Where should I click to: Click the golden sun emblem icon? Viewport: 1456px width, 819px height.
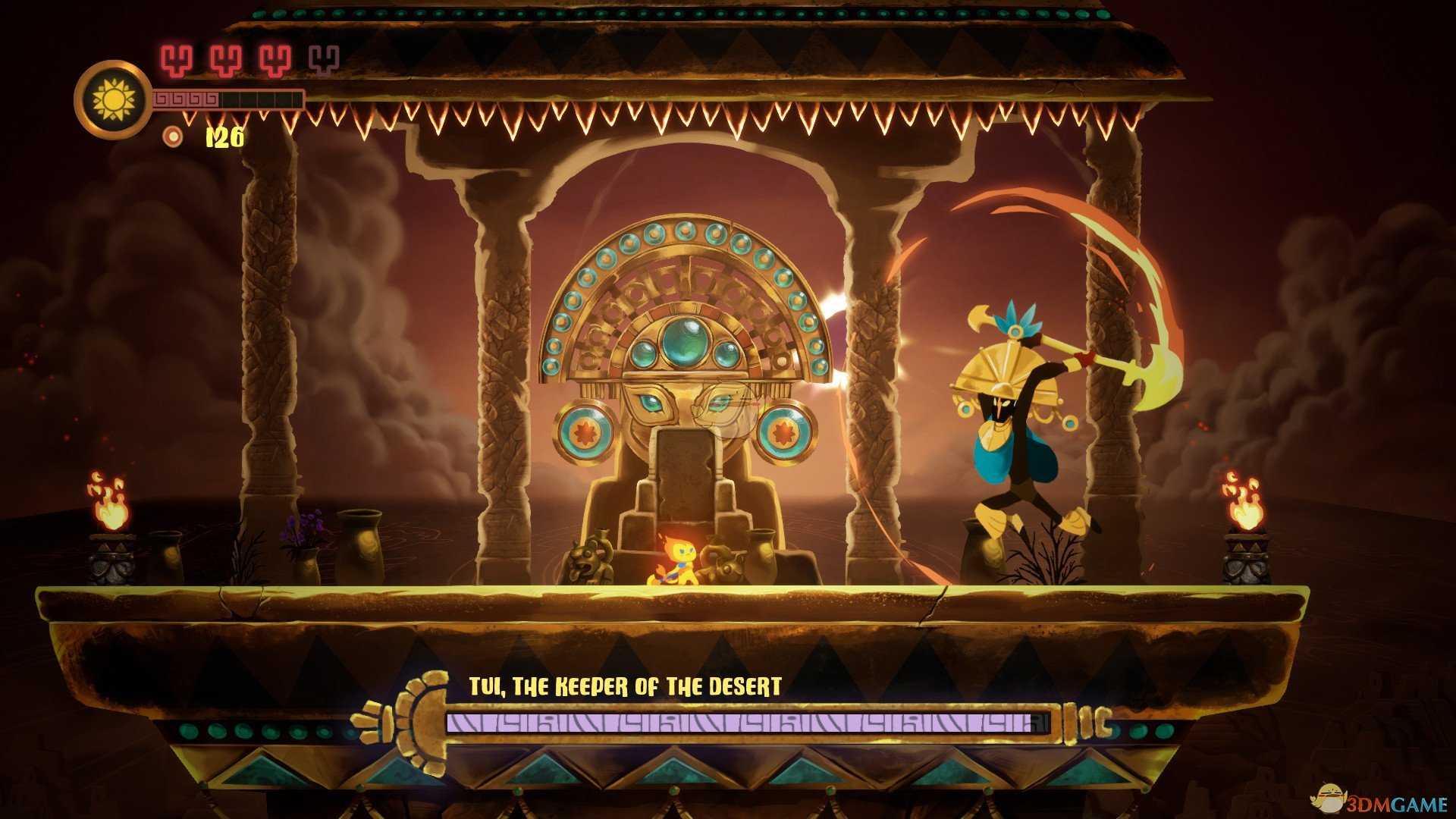(x=114, y=99)
